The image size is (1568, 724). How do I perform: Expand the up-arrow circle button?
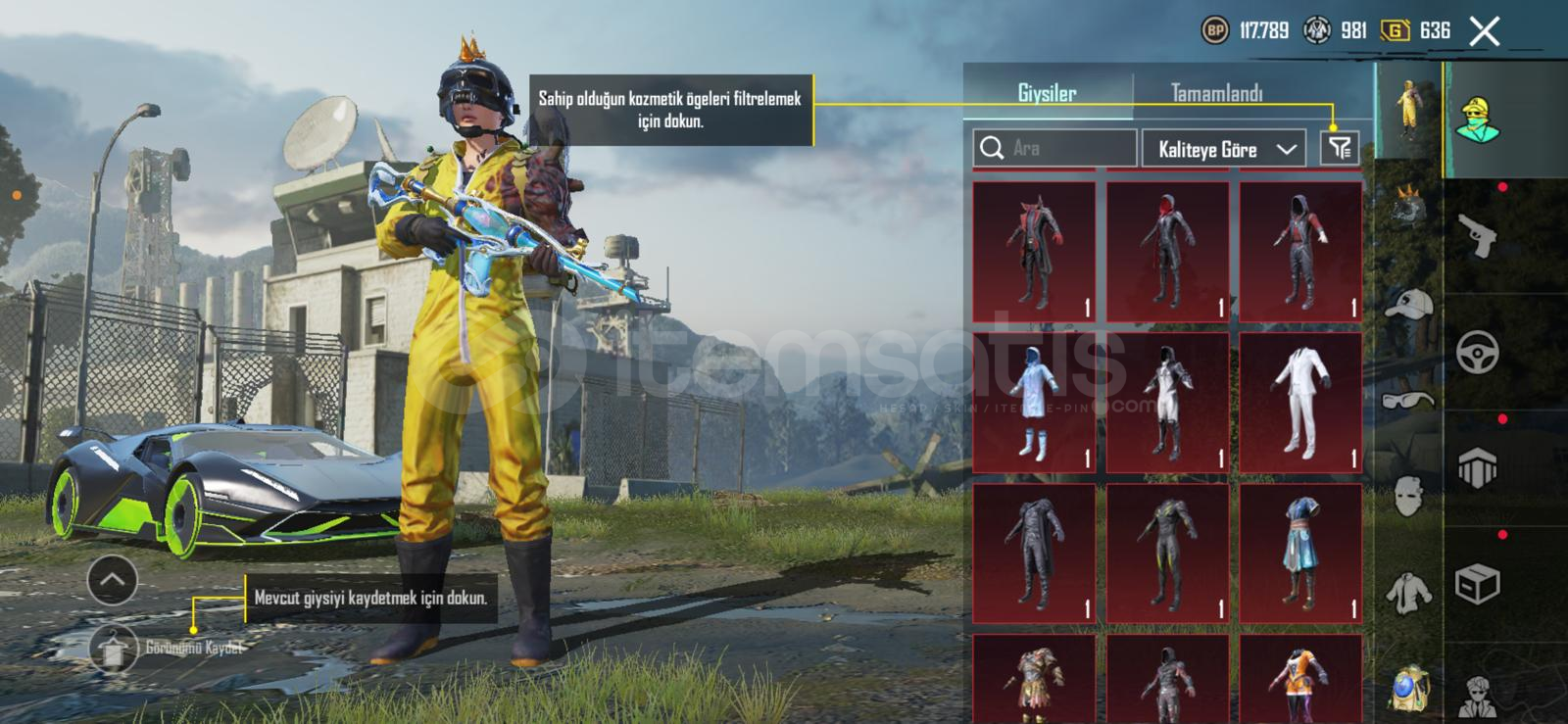(x=112, y=580)
